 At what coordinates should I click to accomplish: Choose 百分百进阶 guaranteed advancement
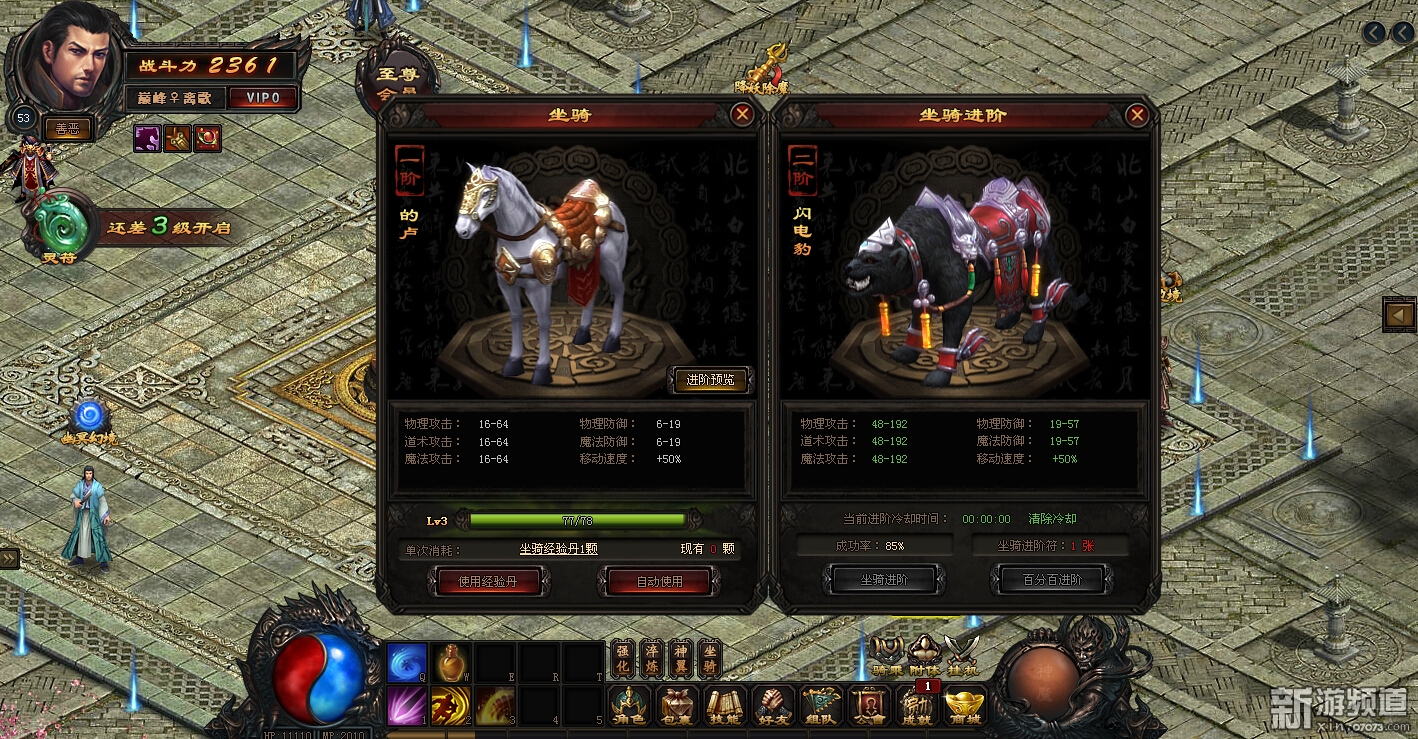pyautogui.click(x=1051, y=579)
